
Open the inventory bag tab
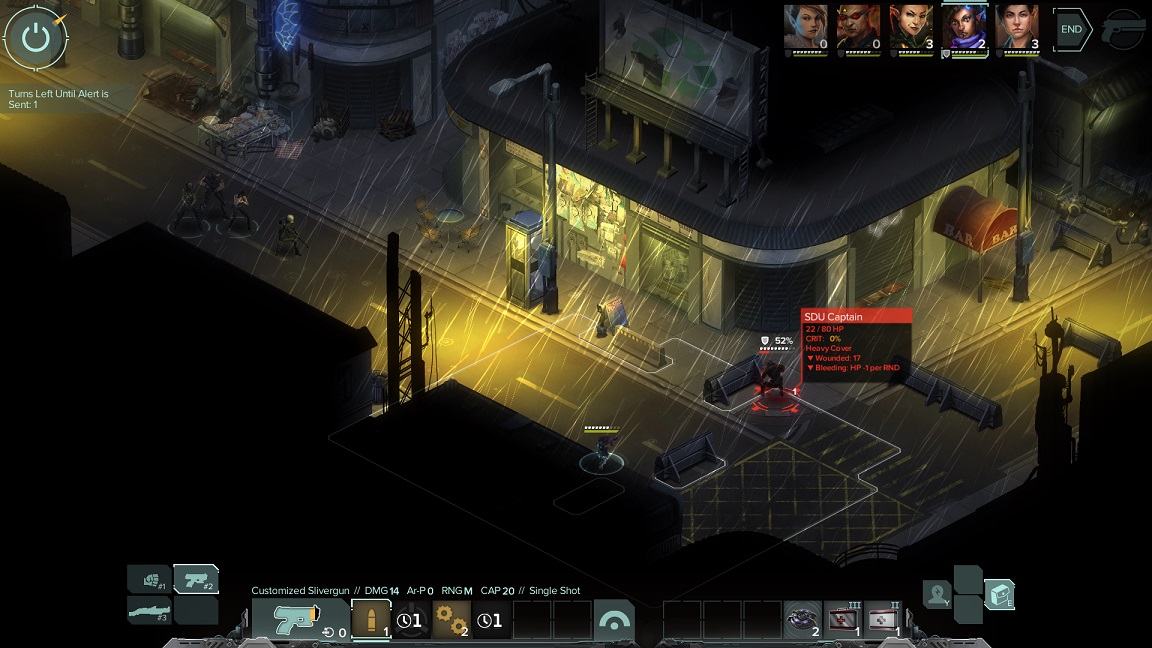pos(999,595)
